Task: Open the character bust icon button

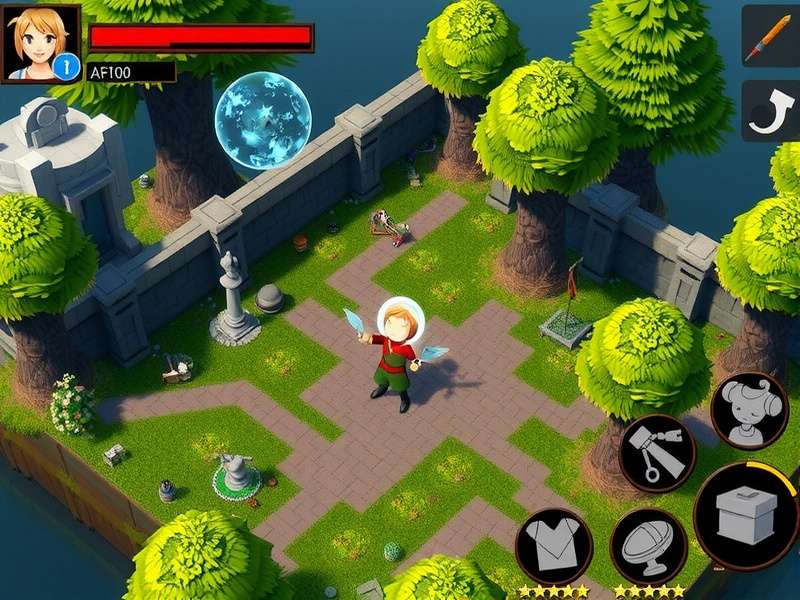Action: pos(749,410)
